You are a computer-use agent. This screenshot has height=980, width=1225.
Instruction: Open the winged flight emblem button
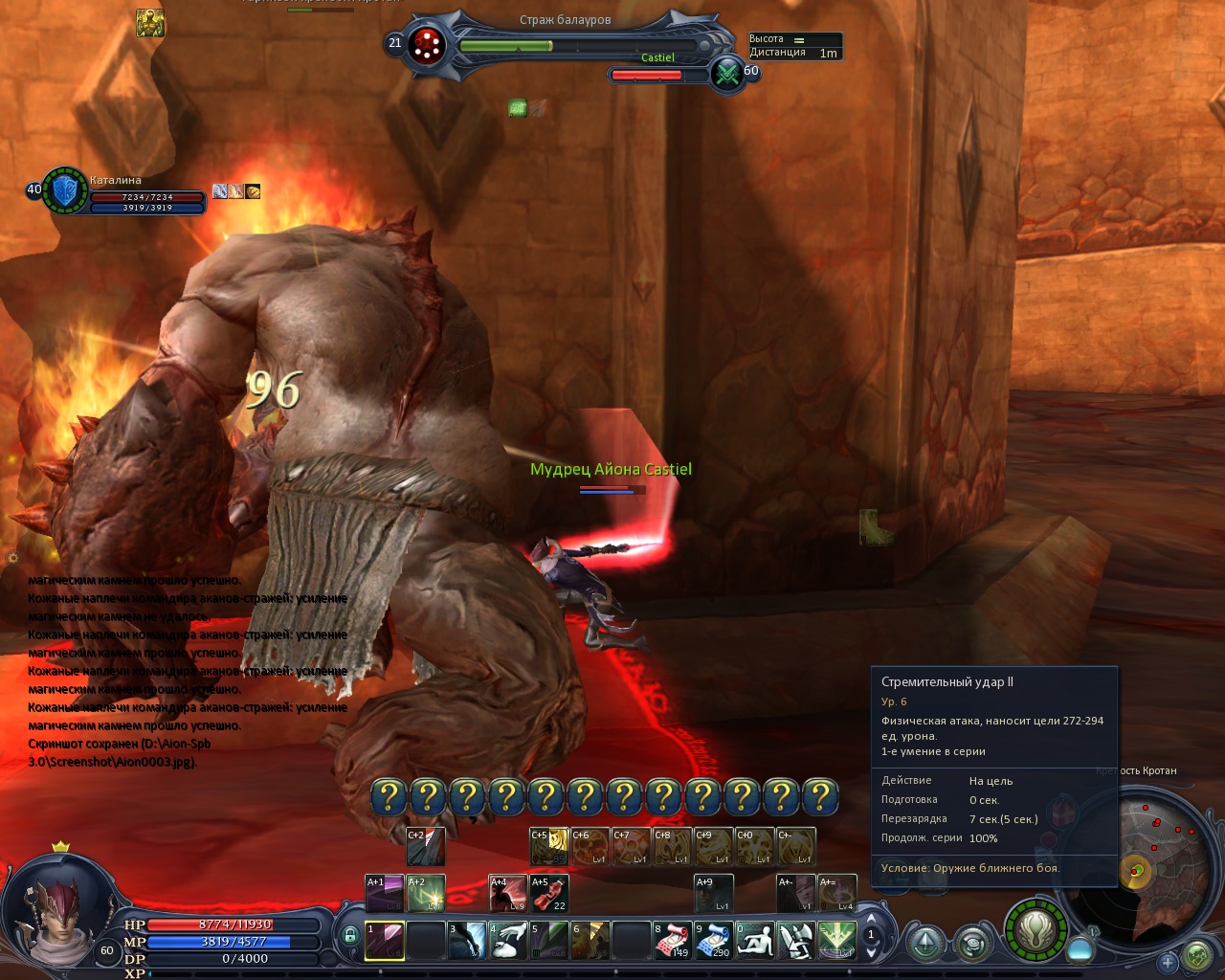[1035, 927]
